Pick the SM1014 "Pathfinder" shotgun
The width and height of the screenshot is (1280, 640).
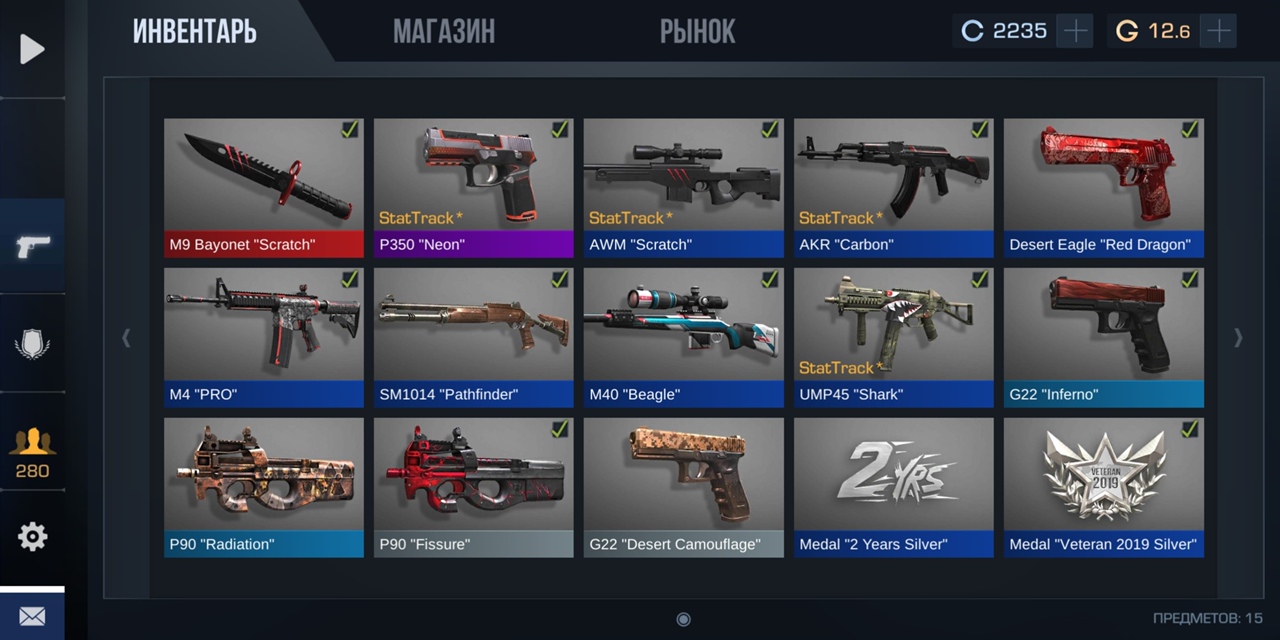click(x=474, y=337)
